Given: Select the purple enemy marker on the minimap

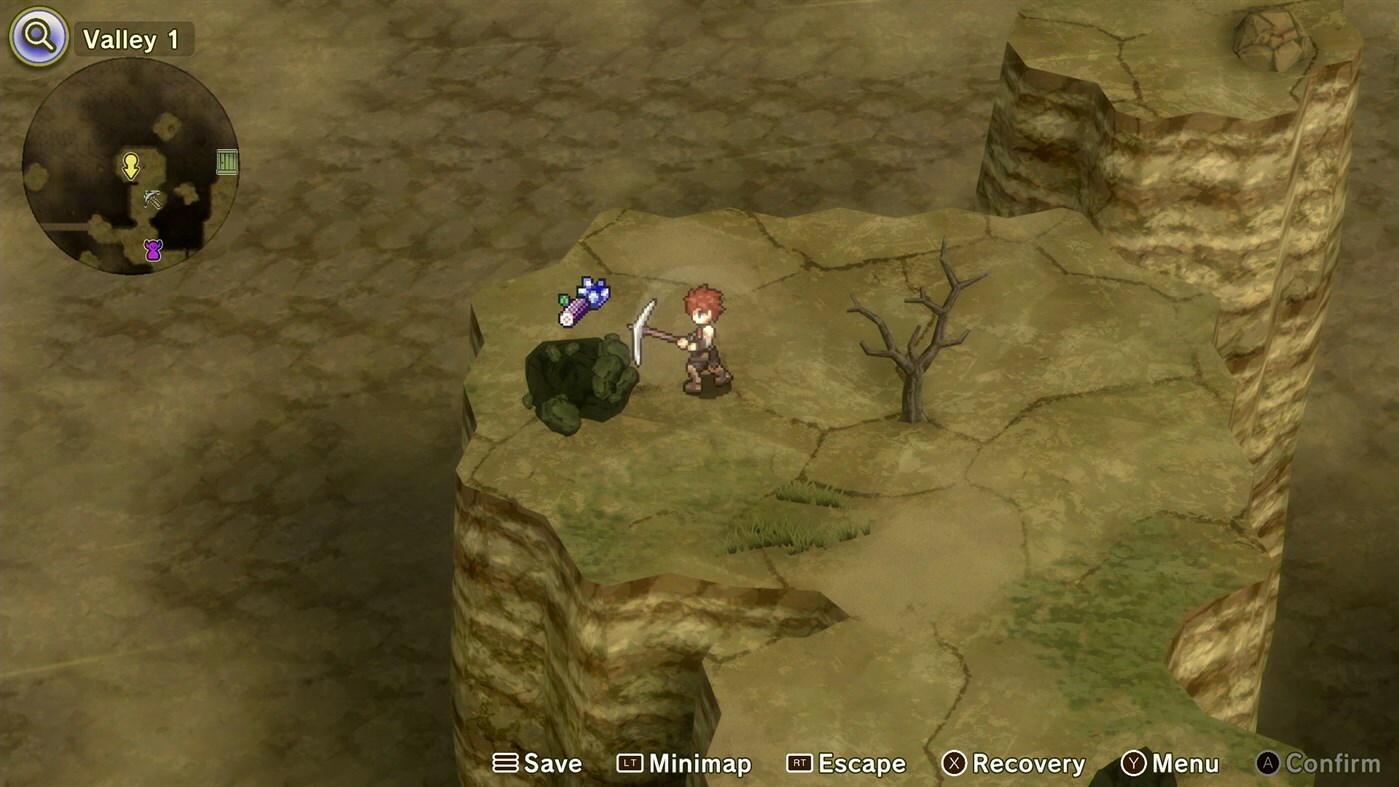Looking at the screenshot, I should click(x=152, y=248).
